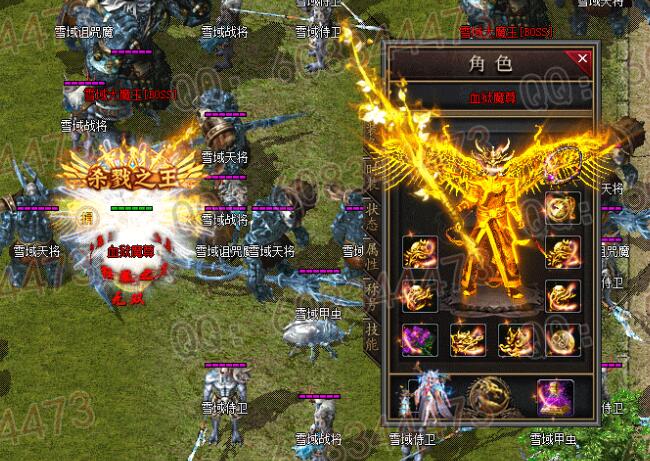The width and height of the screenshot is (650, 461).
Task: Close the 角色 character panel
Action: click(584, 59)
